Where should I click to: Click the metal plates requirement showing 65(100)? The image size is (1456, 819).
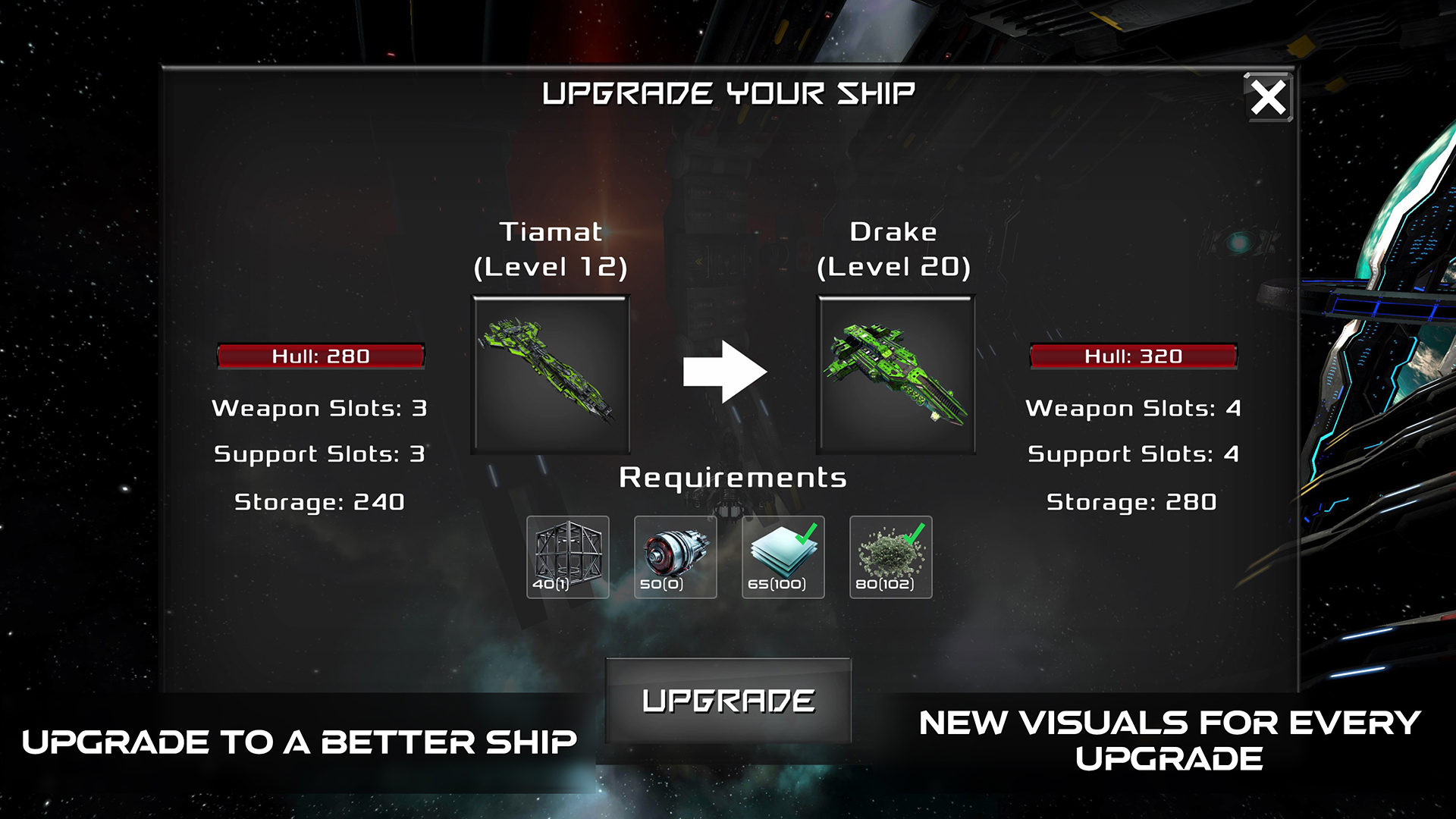tap(783, 556)
